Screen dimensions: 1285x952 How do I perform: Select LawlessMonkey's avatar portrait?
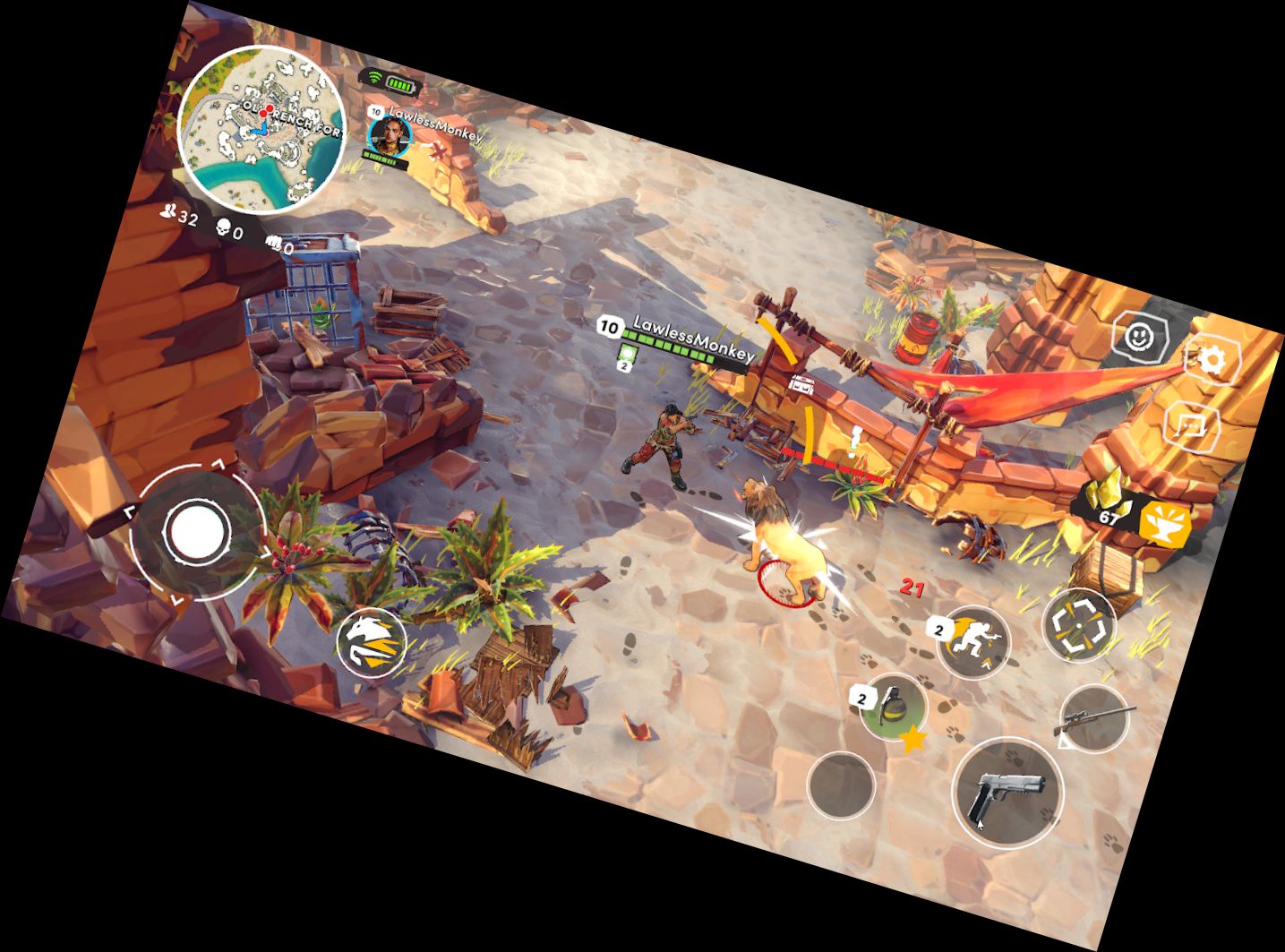[388, 138]
